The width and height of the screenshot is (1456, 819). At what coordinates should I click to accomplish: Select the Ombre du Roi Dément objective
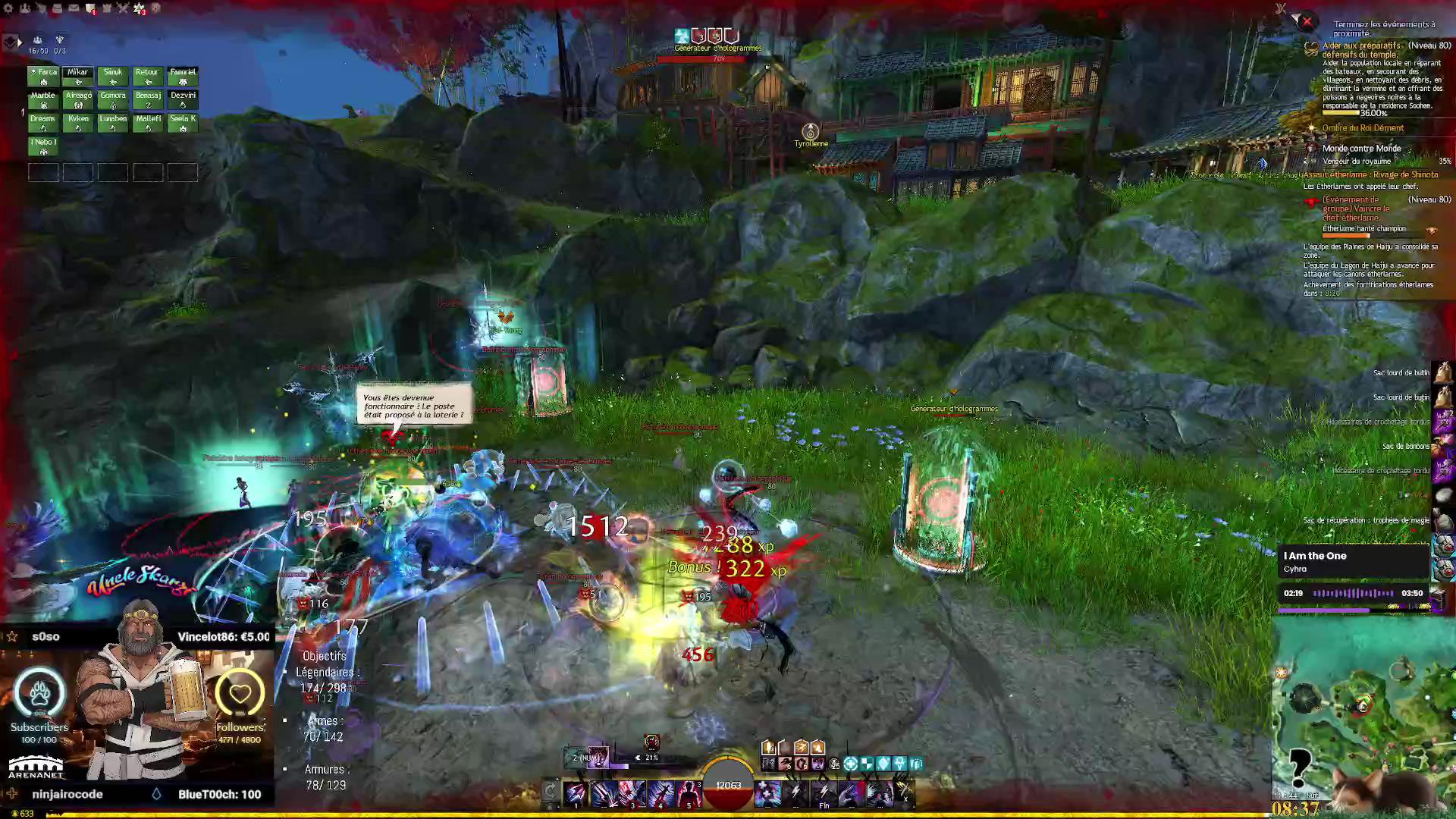point(1363,128)
